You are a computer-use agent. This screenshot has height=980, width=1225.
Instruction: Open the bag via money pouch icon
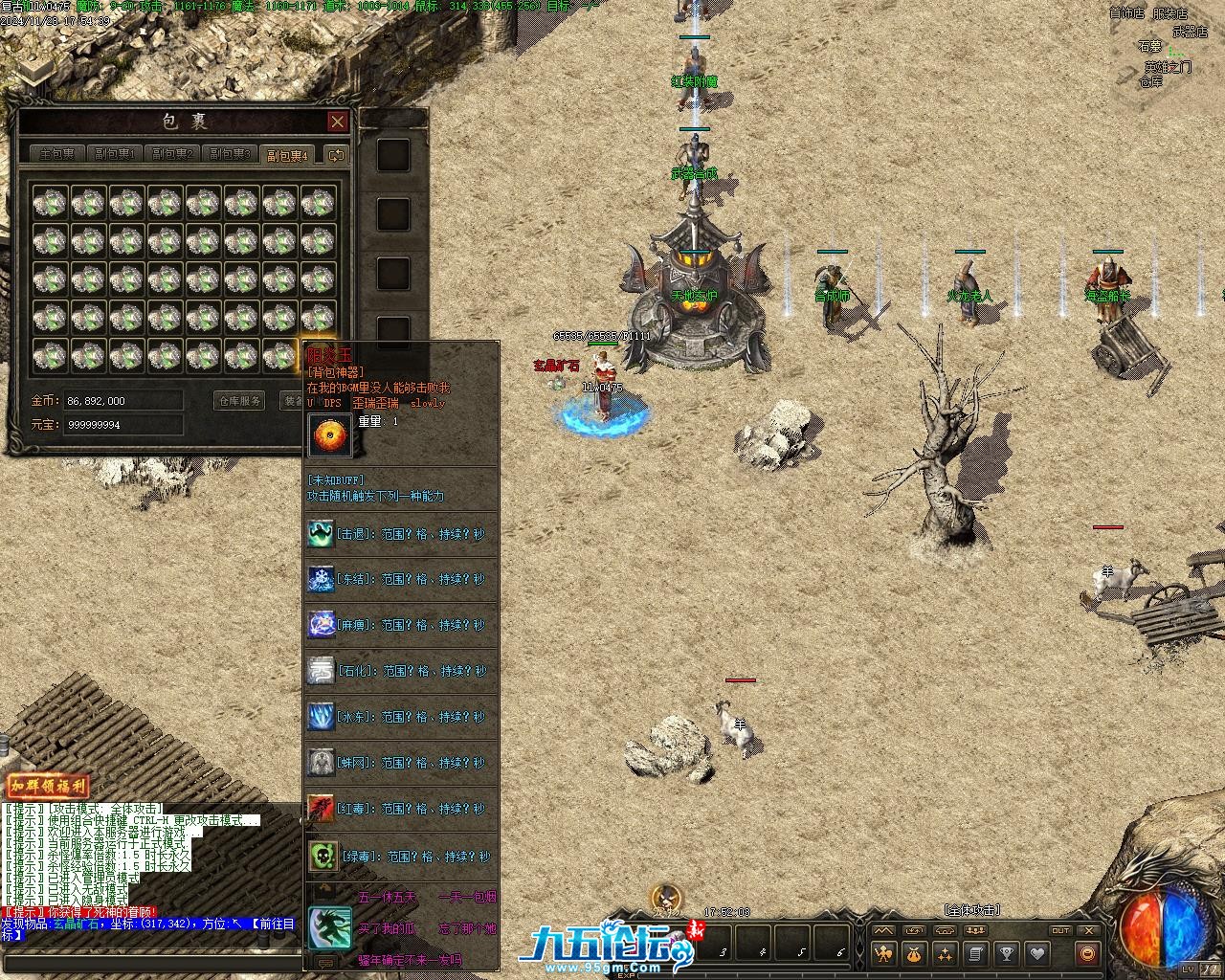click(x=914, y=953)
